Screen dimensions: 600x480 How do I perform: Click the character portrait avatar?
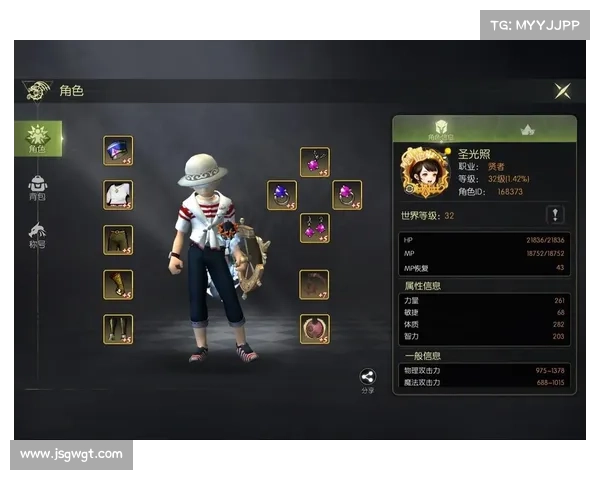pyautogui.click(x=423, y=171)
